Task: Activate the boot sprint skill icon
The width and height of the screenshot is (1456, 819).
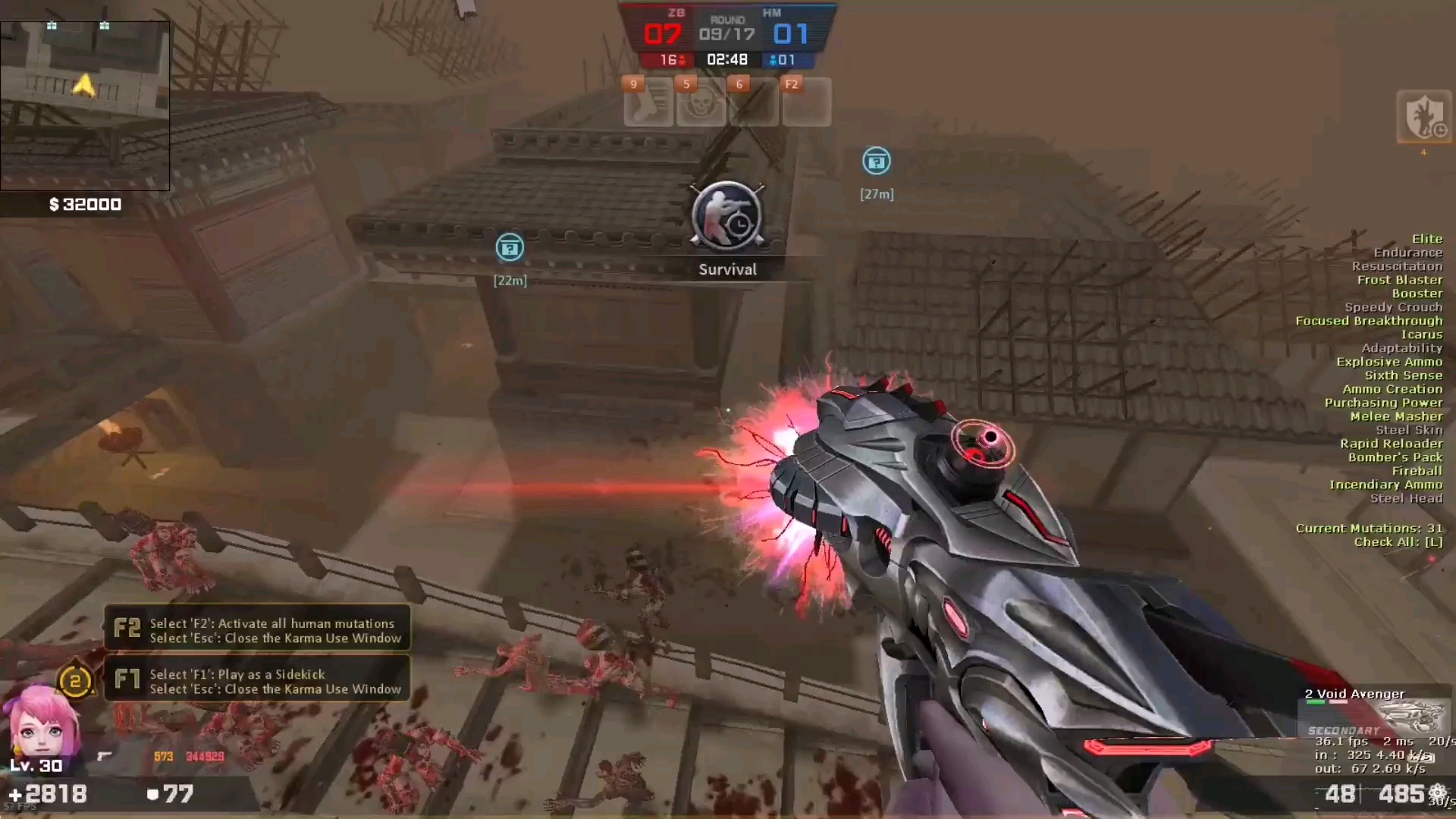Action: point(648,102)
